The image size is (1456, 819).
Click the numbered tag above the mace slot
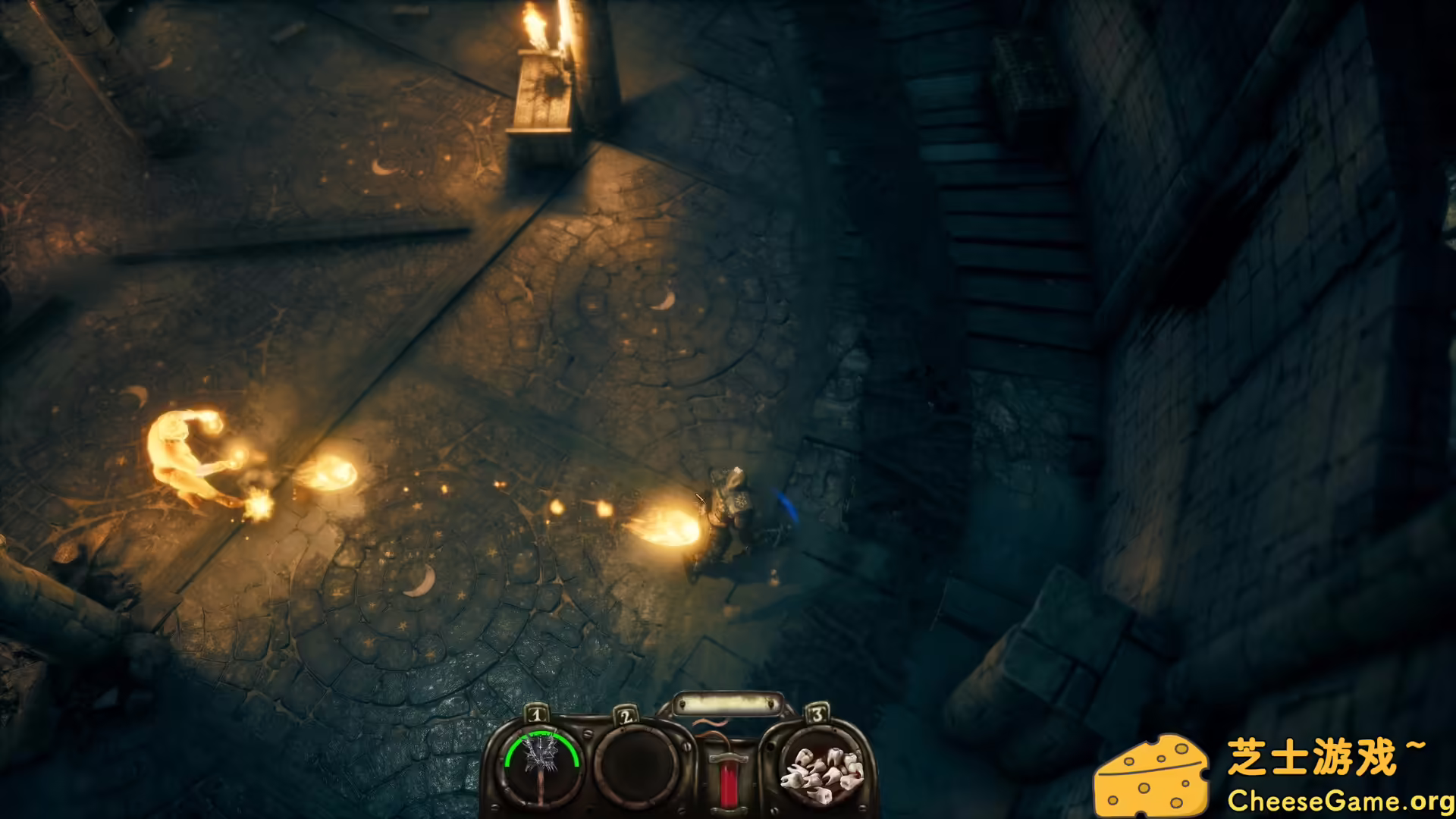535,714
